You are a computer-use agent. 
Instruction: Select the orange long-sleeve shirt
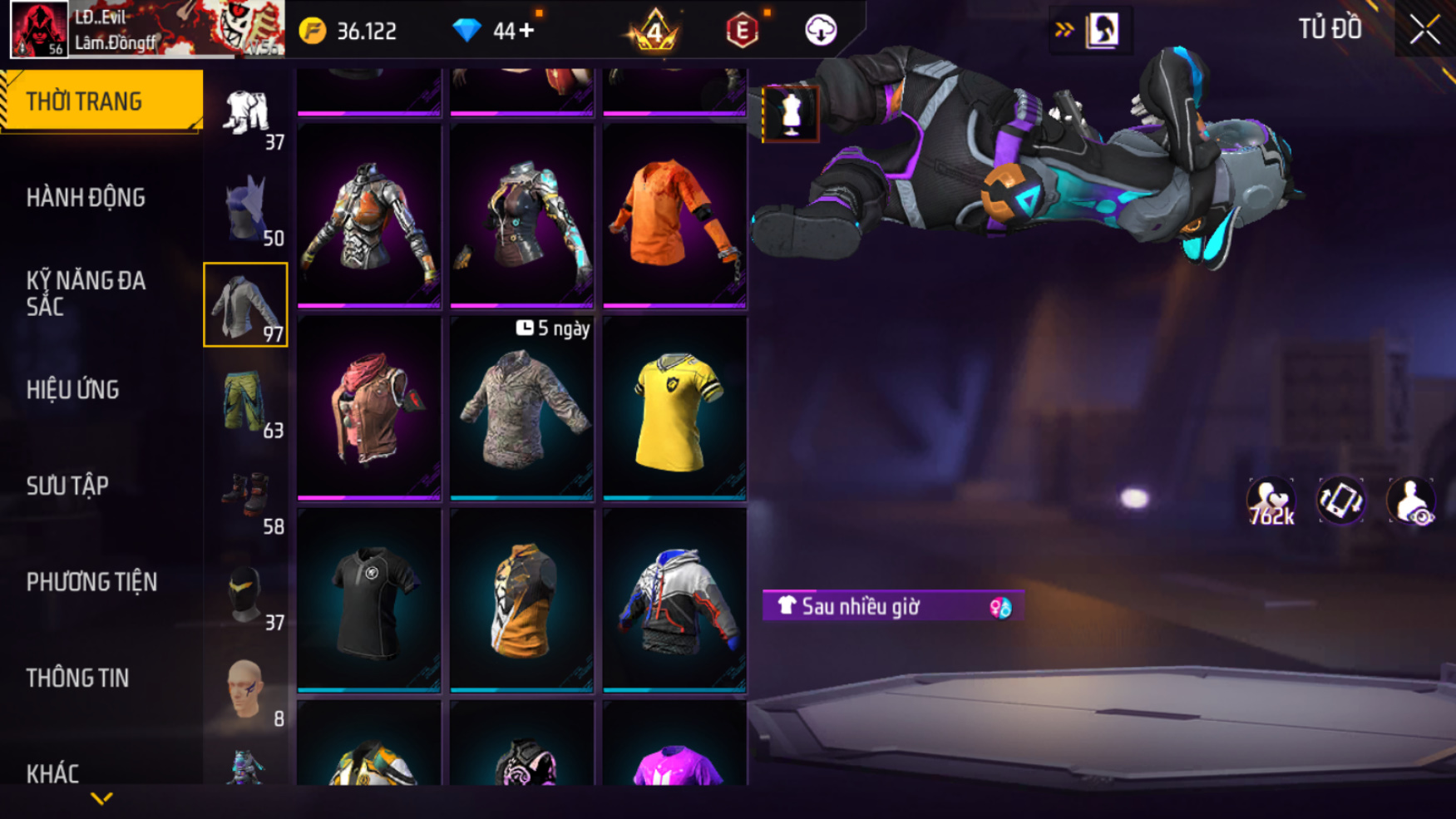(674, 215)
